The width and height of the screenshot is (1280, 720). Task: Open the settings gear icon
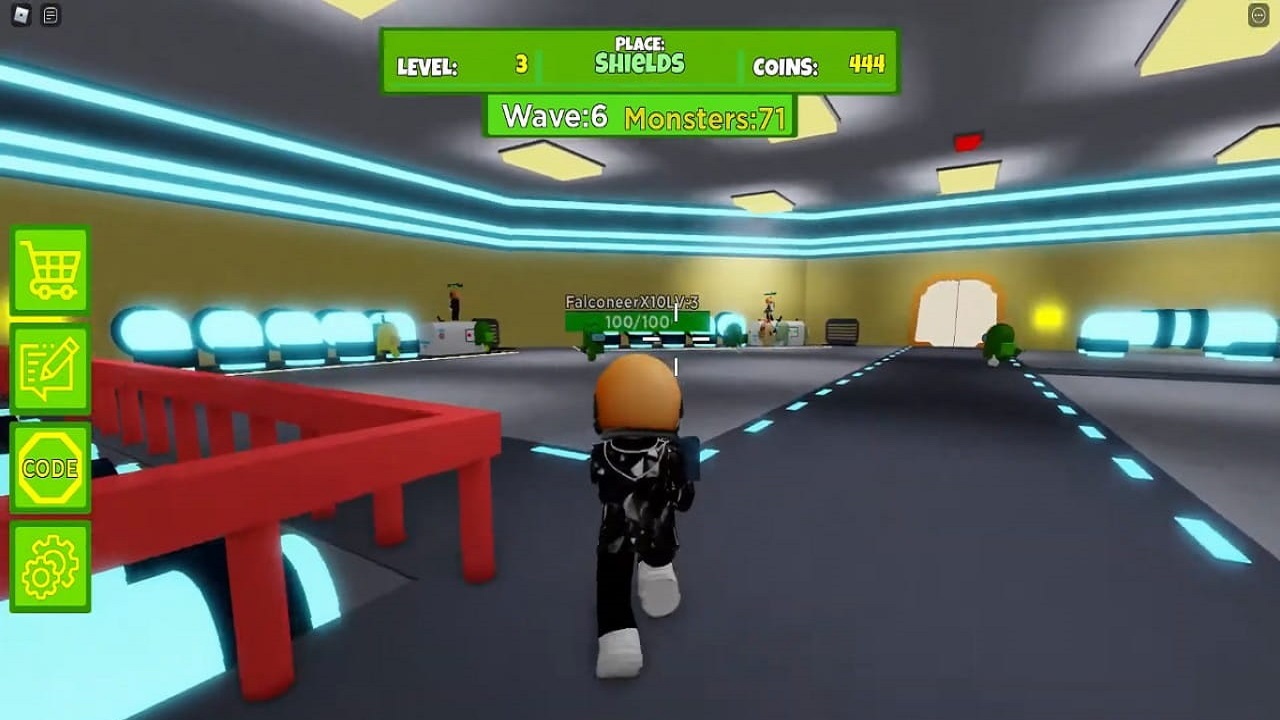pyautogui.click(x=50, y=565)
